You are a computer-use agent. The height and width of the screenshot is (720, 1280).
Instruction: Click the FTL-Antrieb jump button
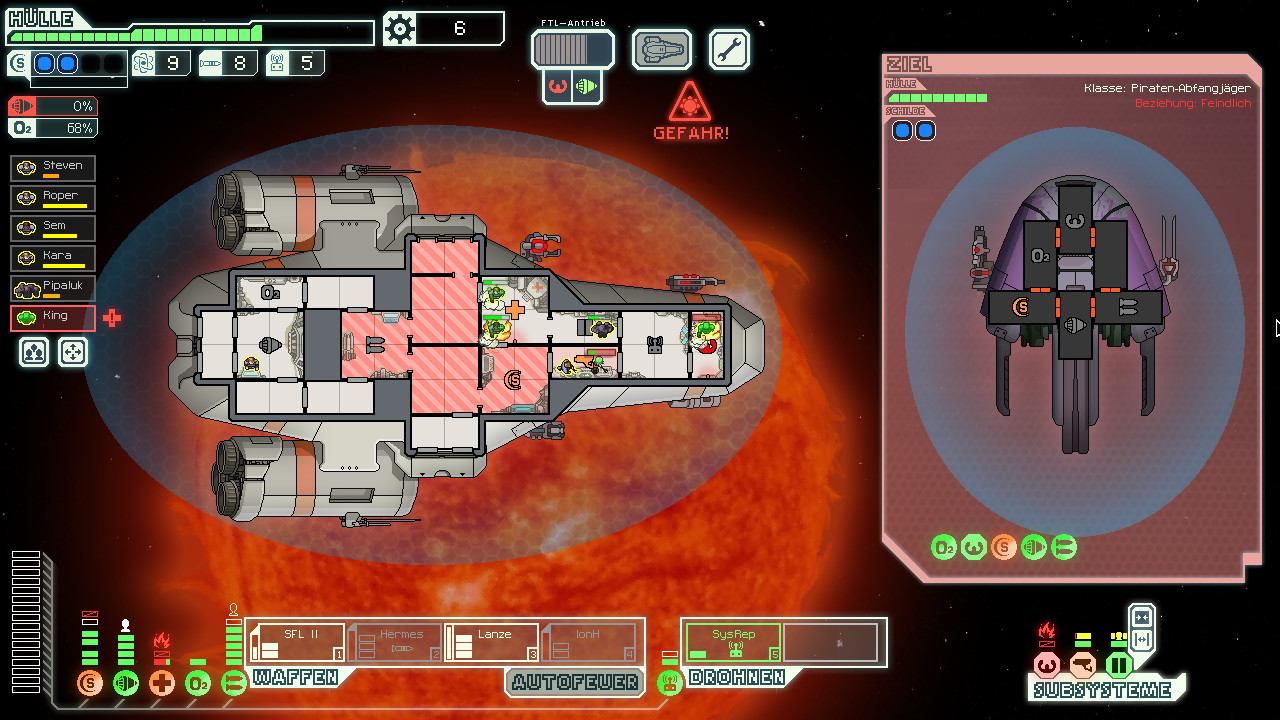tap(572, 48)
